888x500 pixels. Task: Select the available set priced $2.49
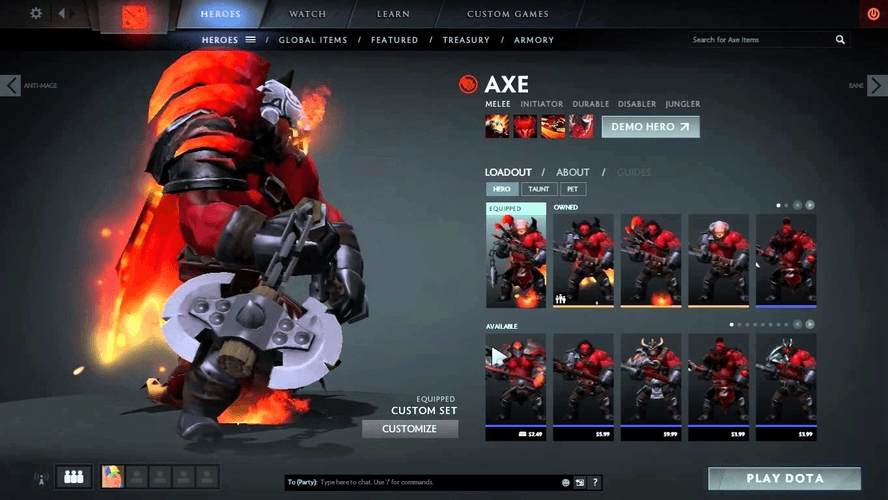tap(515, 386)
